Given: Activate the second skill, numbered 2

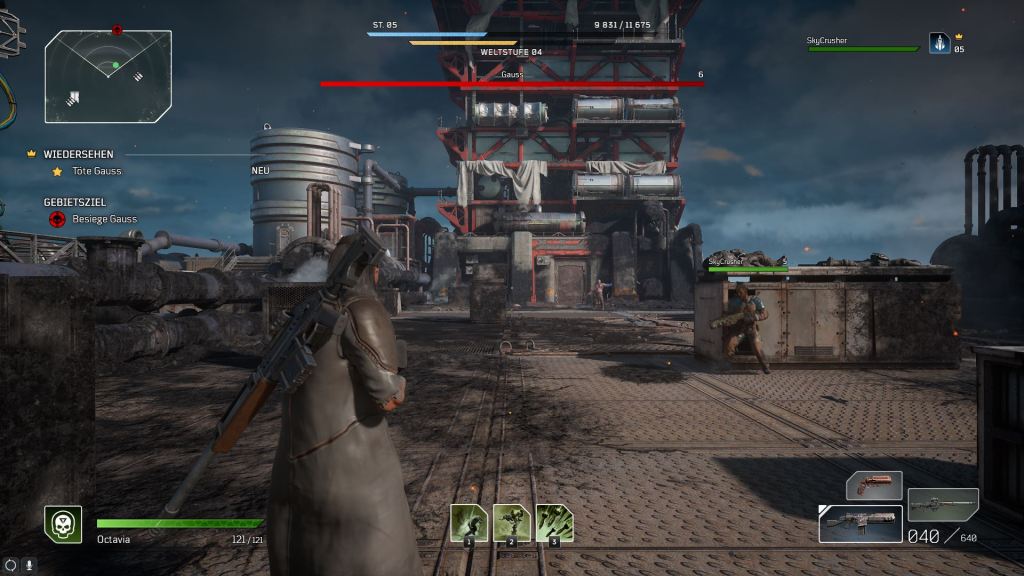Looking at the screenshot, I should (x=512, y=523).
